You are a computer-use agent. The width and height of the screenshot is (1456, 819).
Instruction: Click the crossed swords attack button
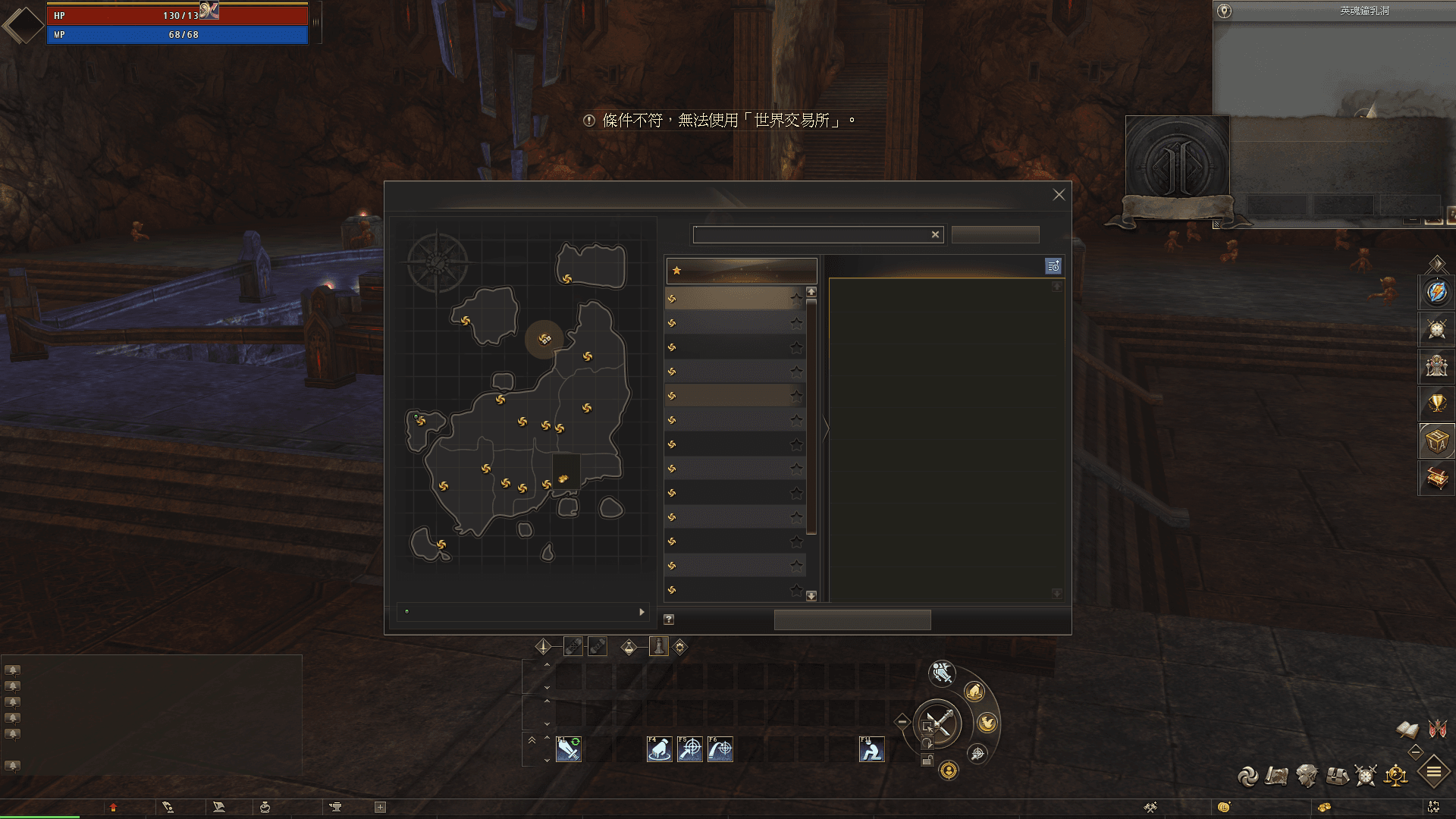pos(938,723)
